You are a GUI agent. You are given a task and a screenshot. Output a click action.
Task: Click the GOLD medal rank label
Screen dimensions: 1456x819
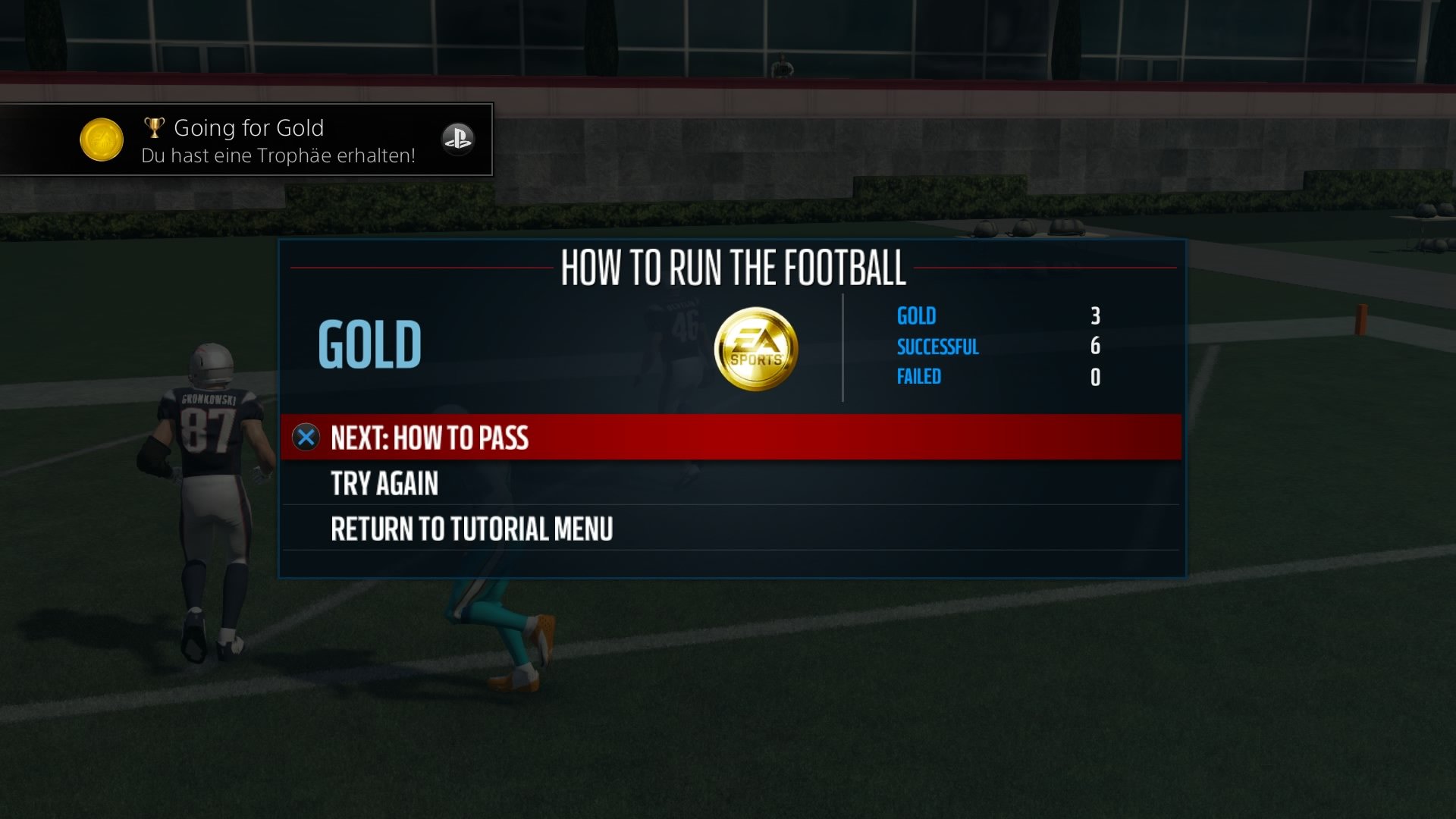pyautogui.click(x=370, y=347)
